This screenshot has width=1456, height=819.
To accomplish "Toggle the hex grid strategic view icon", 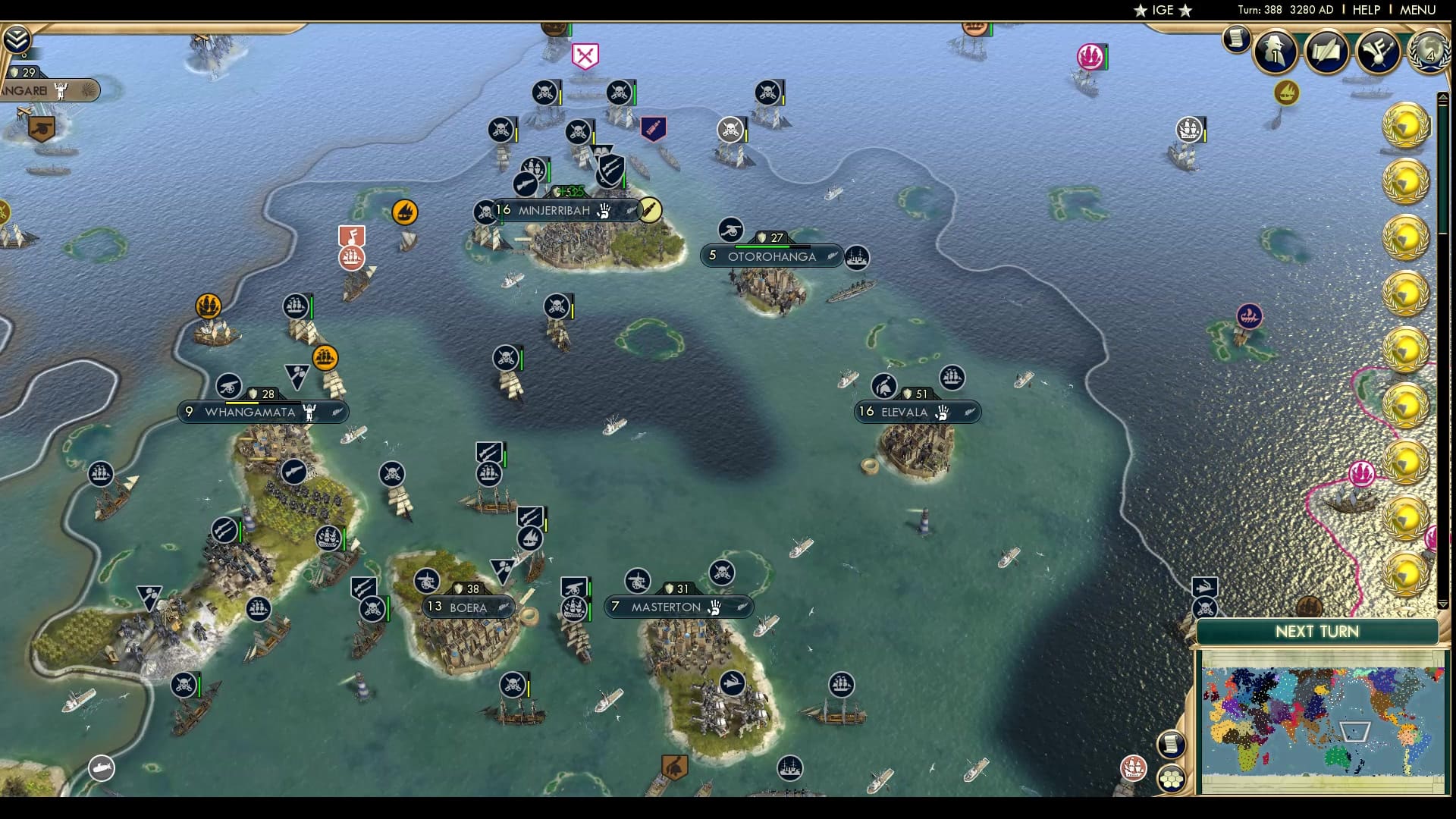I will [1172, 779].
